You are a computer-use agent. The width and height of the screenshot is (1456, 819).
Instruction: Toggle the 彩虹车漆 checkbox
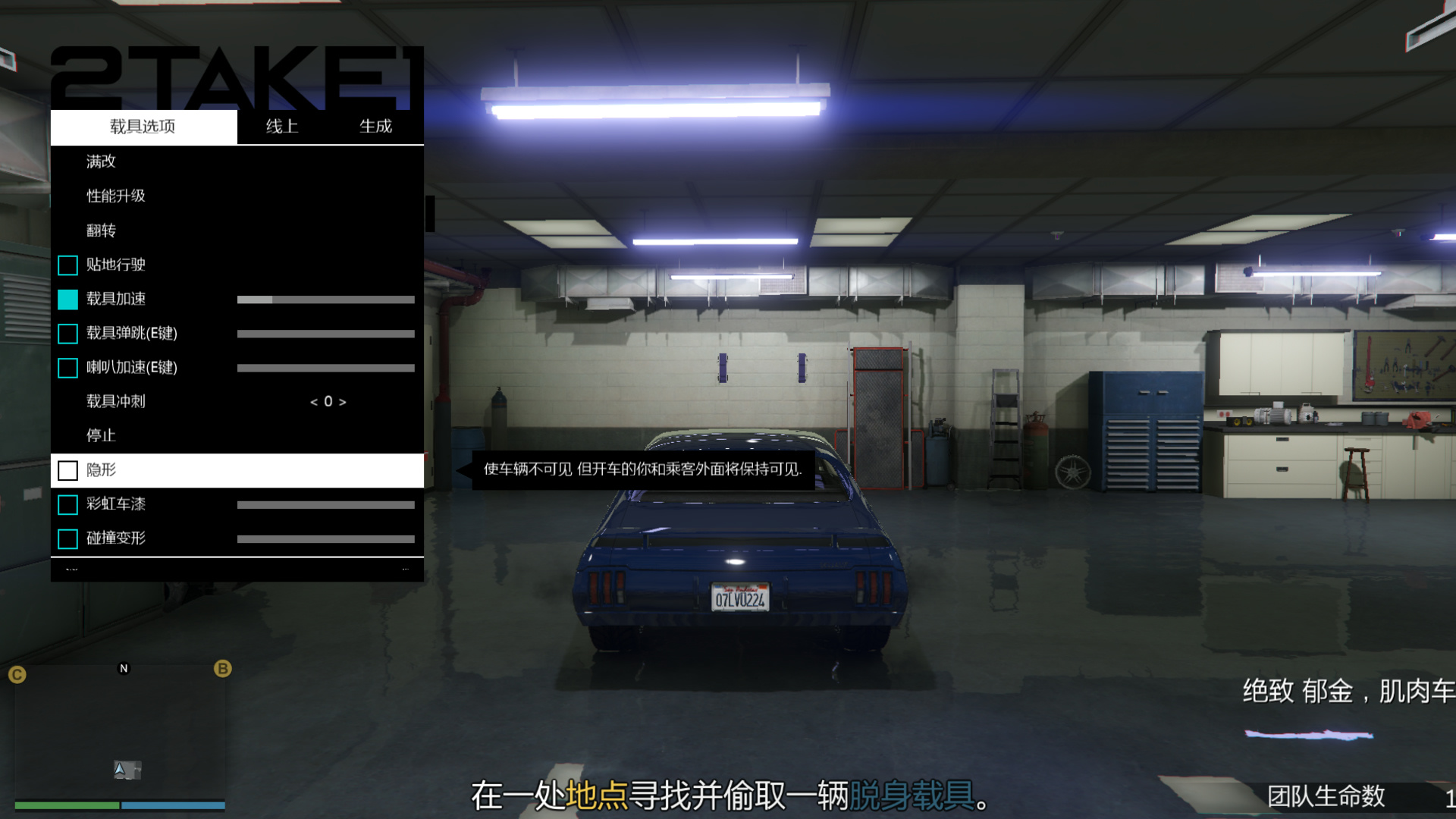(67, 504)
